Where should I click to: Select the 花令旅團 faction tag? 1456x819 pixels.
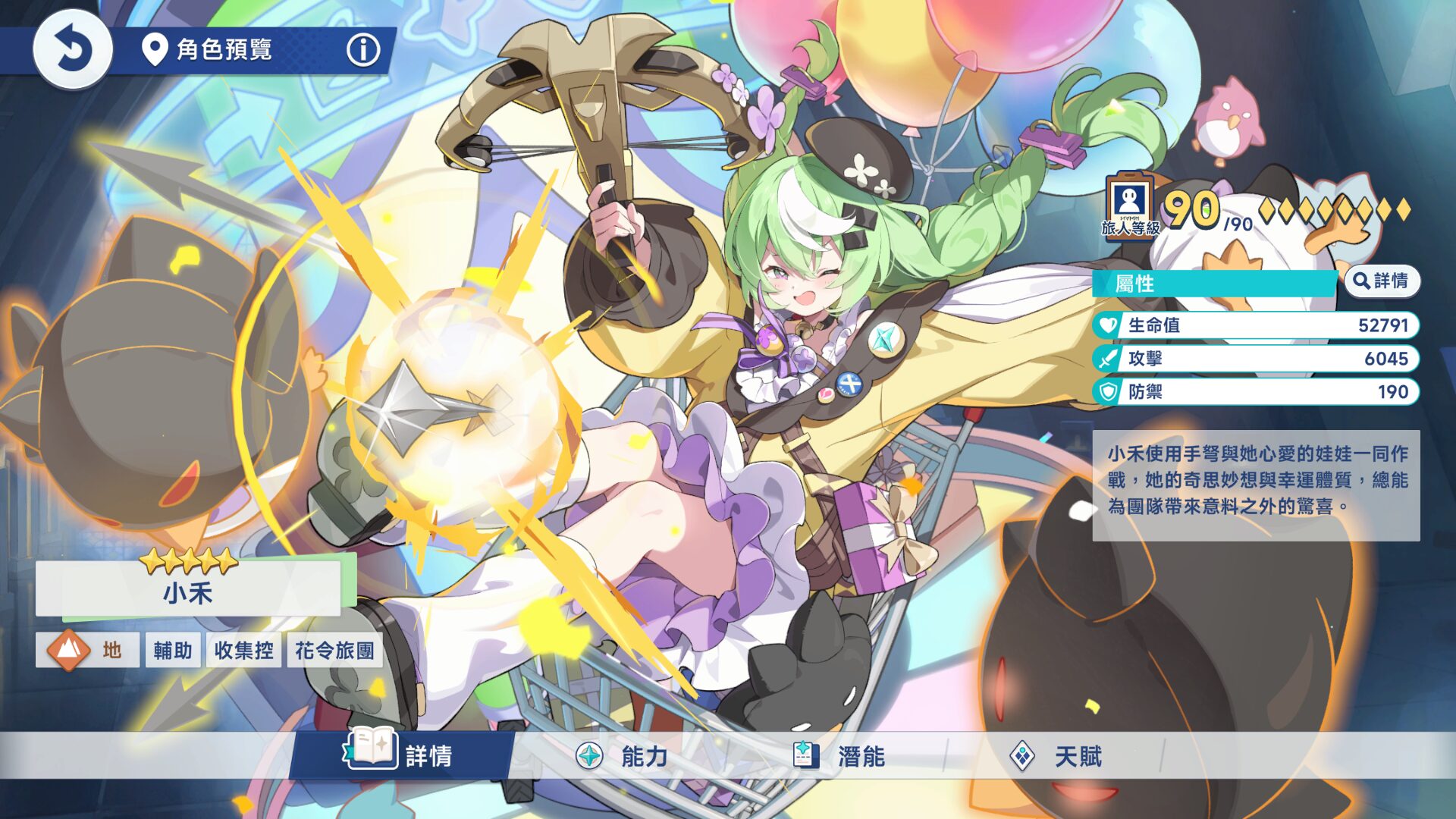tap(334, 650)
